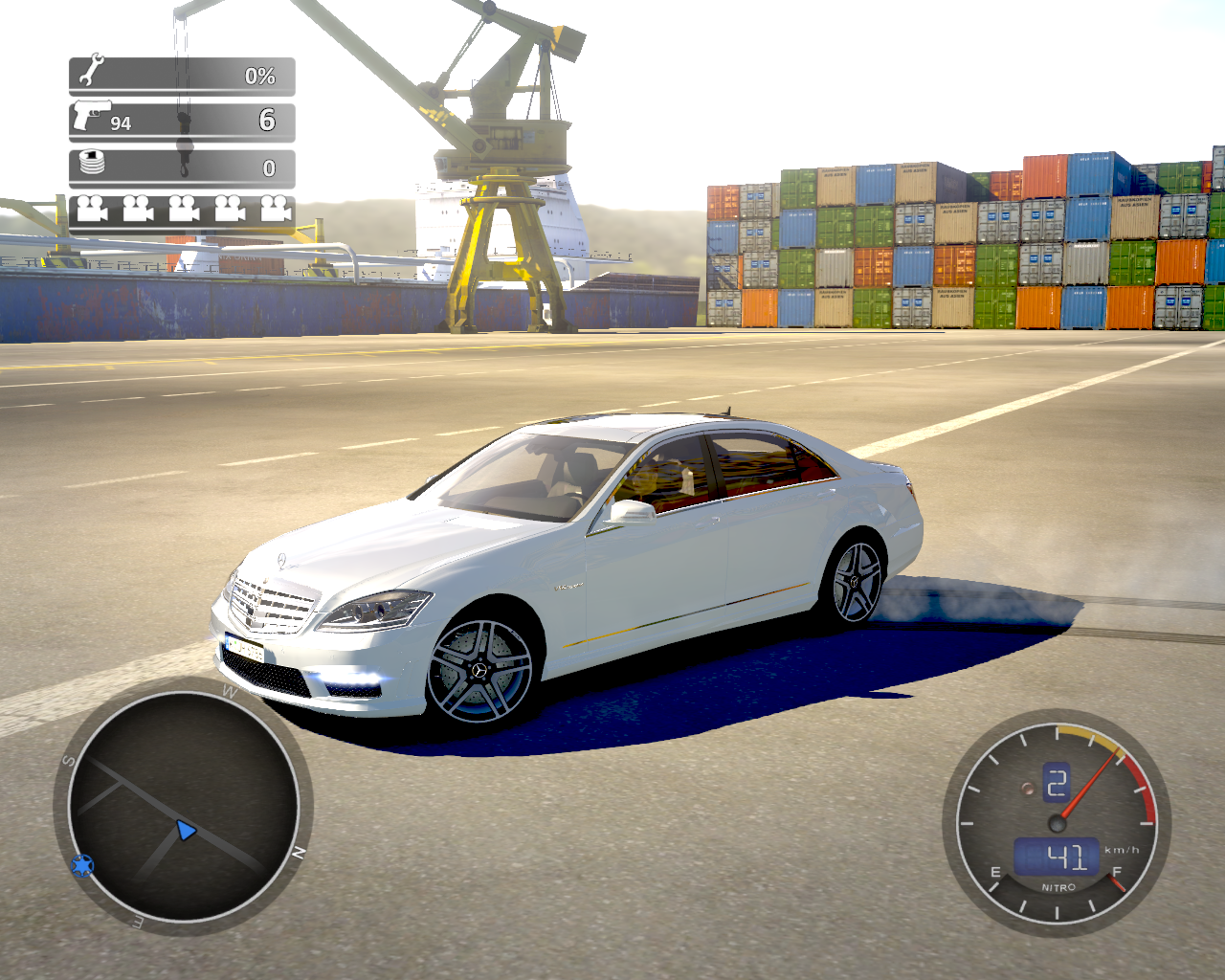
Task: Select the coin stack money icon
Action: pyautogui.click(x=92, y=163)
